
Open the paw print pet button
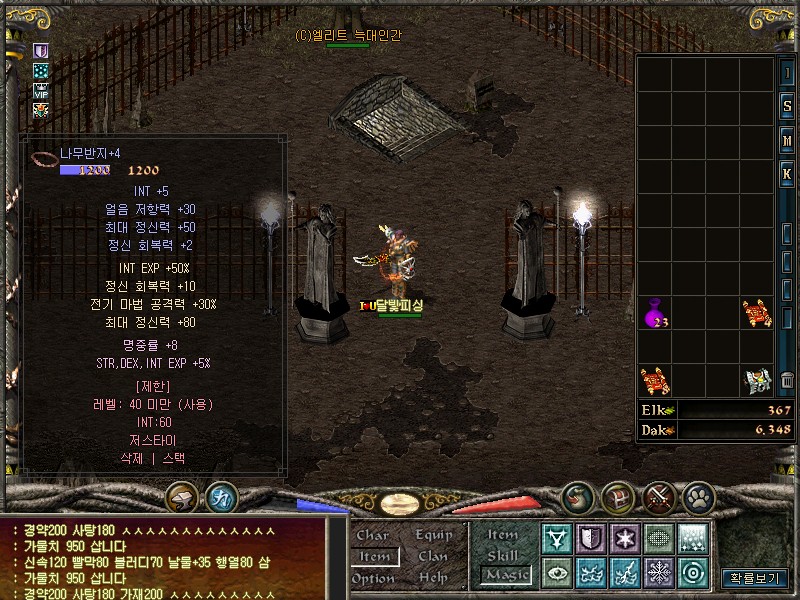[698, 496]
